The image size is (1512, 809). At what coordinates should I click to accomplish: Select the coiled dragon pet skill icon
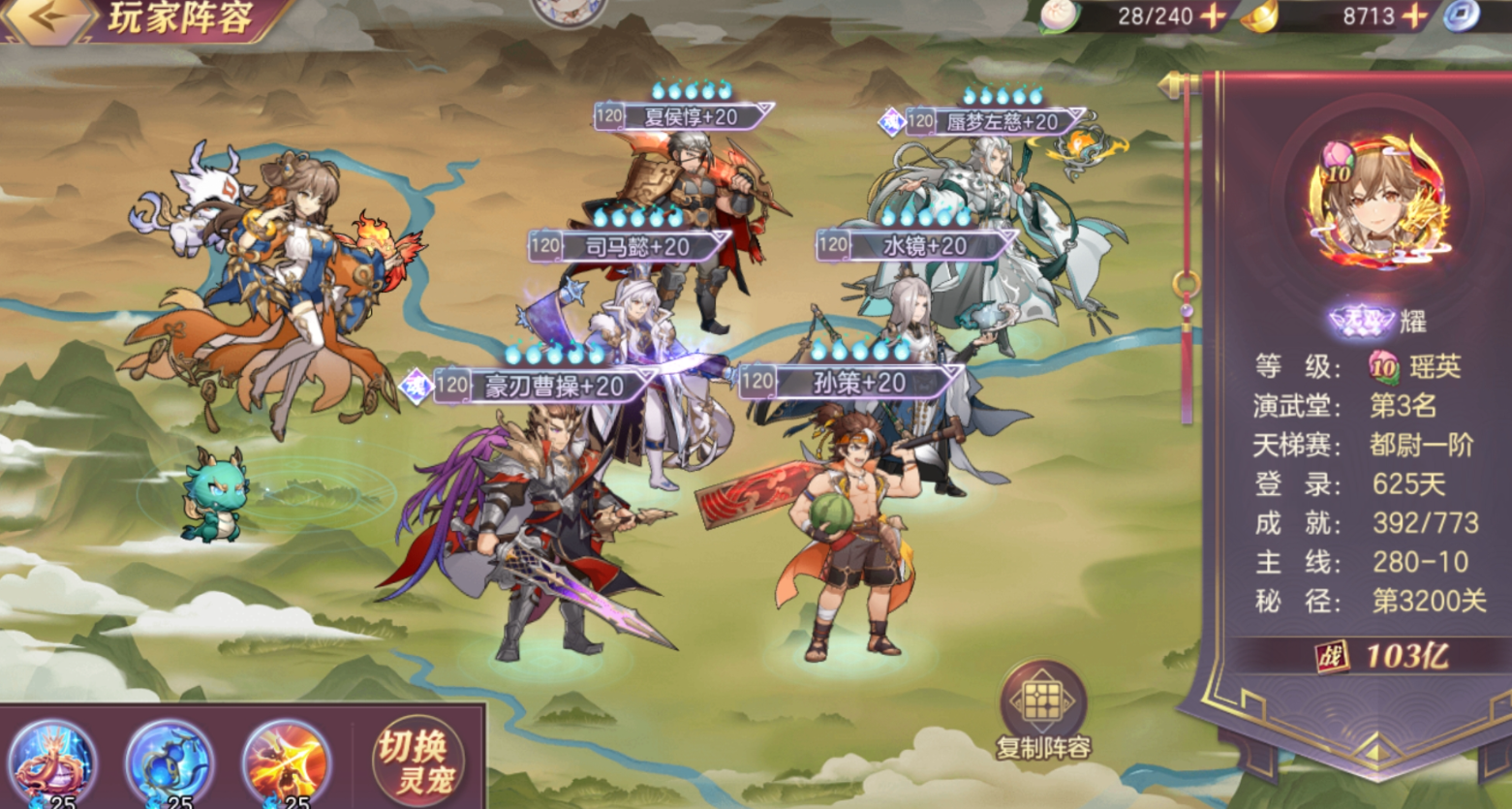click(53, 762)
